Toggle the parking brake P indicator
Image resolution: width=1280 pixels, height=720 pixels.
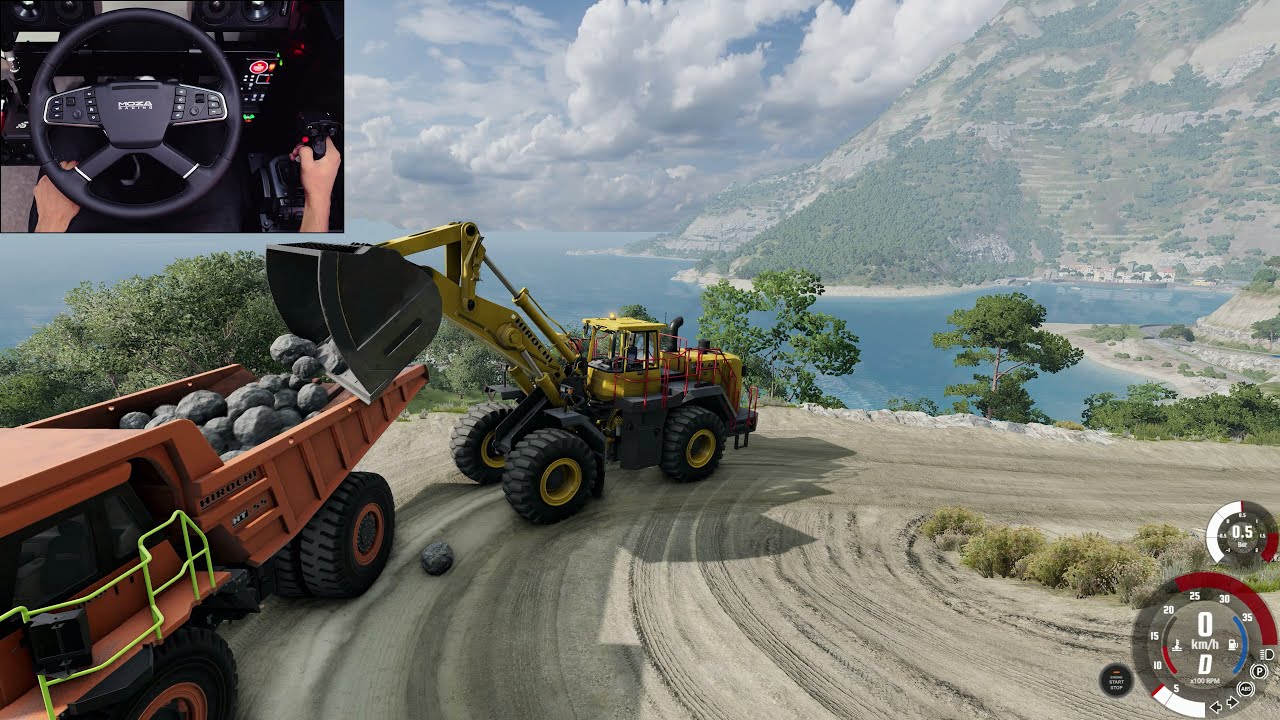click(1258, 671)
